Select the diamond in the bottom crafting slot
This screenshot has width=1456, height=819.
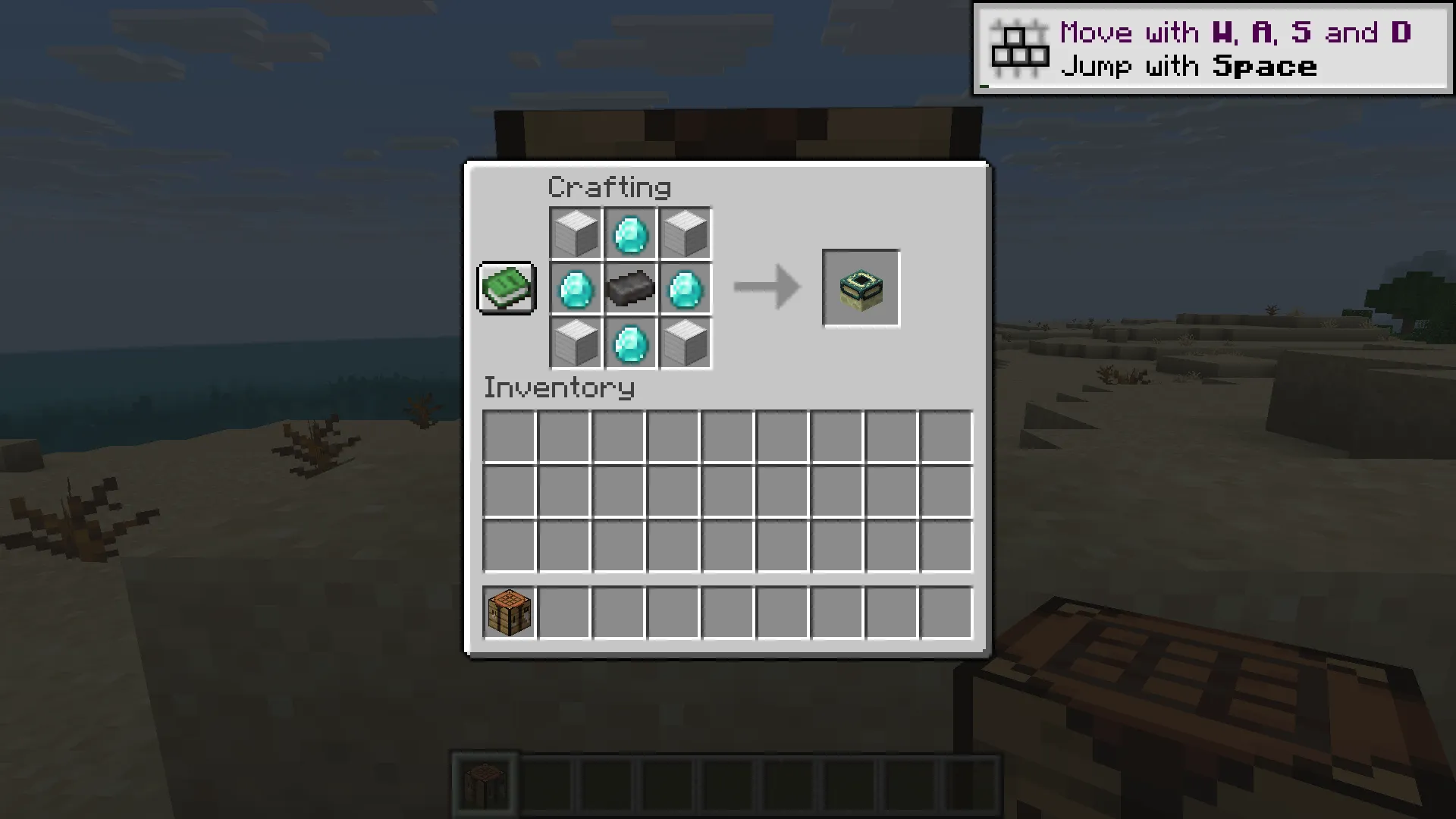click(630, 344)
